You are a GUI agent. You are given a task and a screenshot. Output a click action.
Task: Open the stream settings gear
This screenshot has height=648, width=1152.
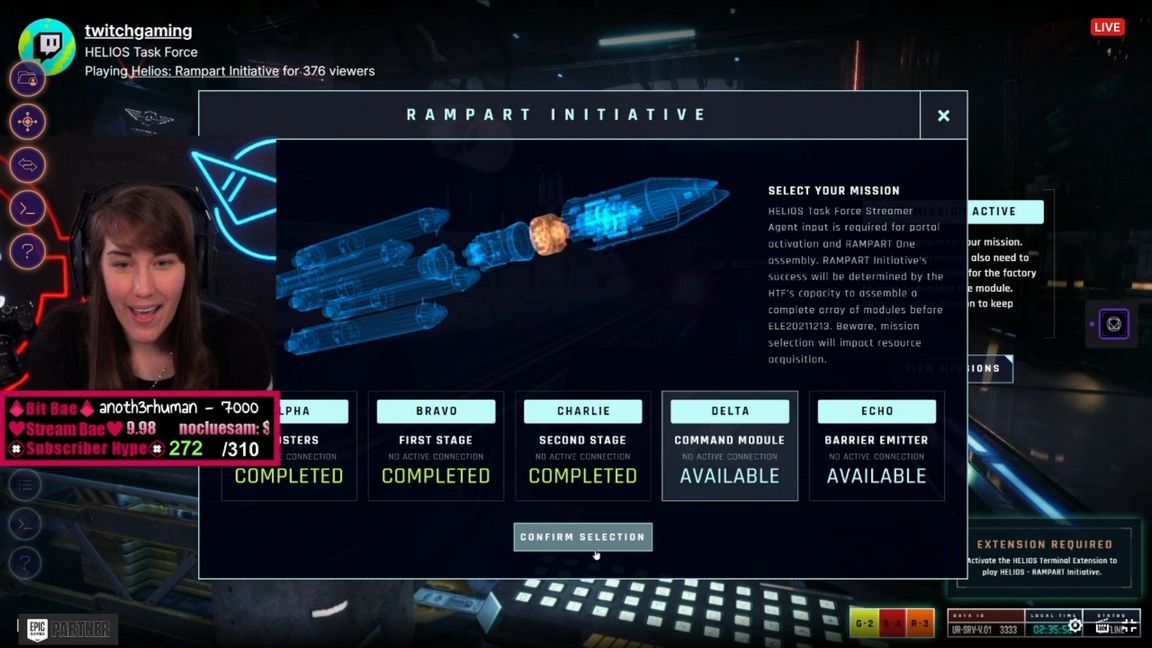click(1075, 625)
